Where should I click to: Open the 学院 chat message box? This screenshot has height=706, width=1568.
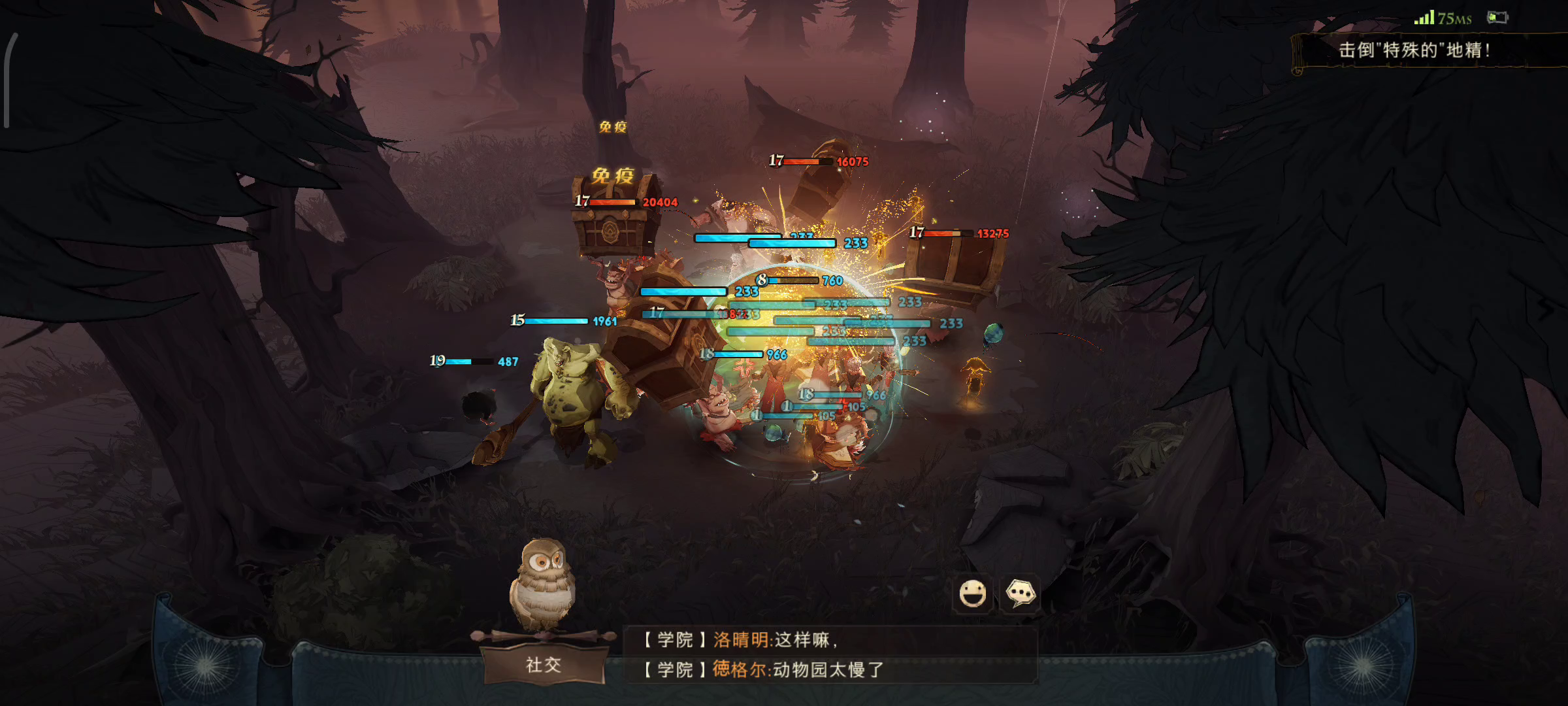(830, 655)
